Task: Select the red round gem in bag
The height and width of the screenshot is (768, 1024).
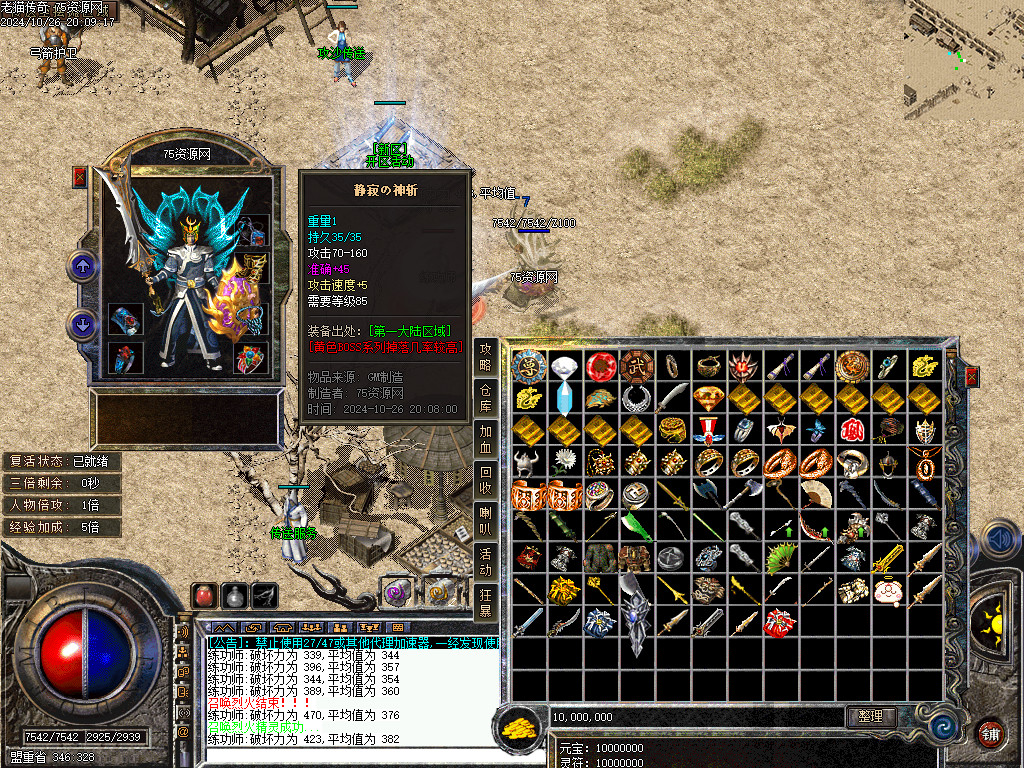Action: [x=600, y=367]
